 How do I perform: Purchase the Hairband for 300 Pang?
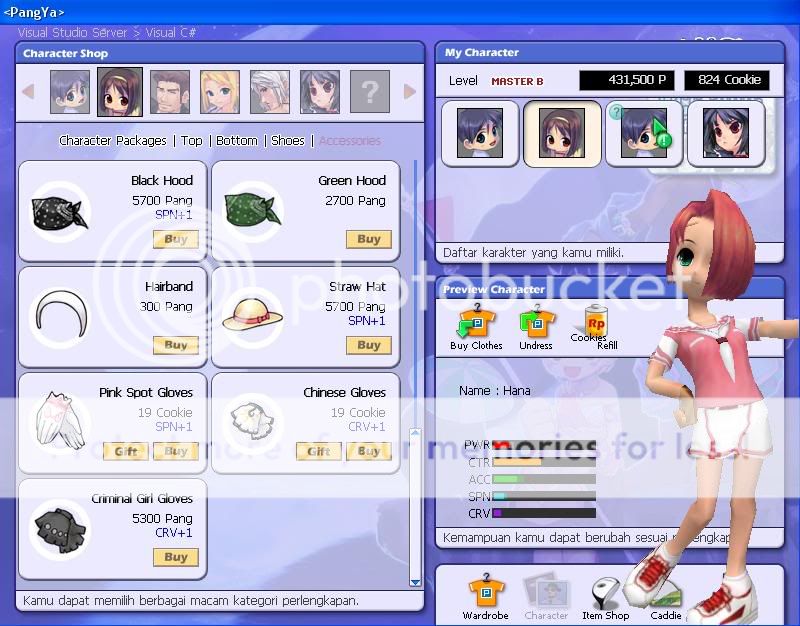coord(176,345)
